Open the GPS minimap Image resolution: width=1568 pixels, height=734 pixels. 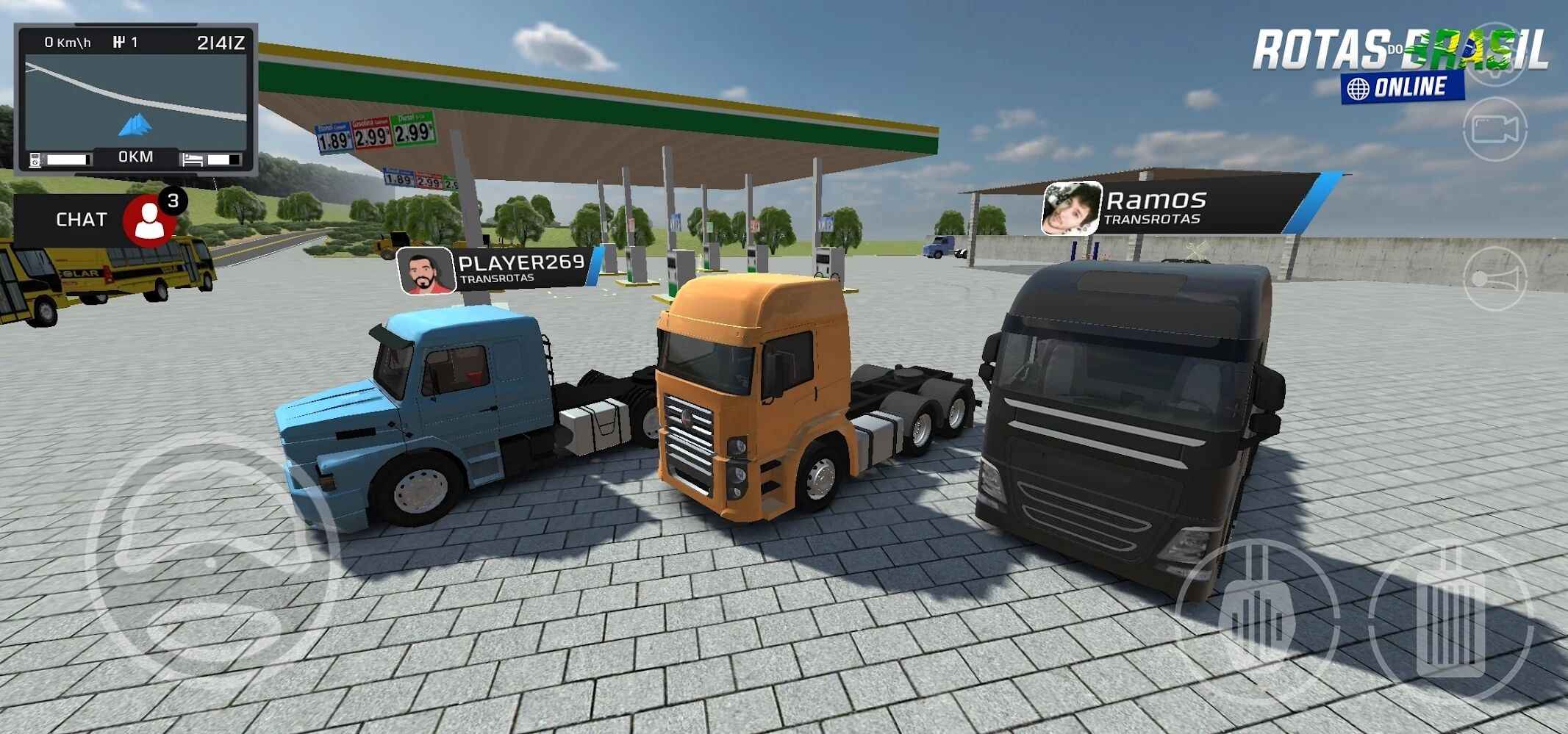(x=136, y=98)
